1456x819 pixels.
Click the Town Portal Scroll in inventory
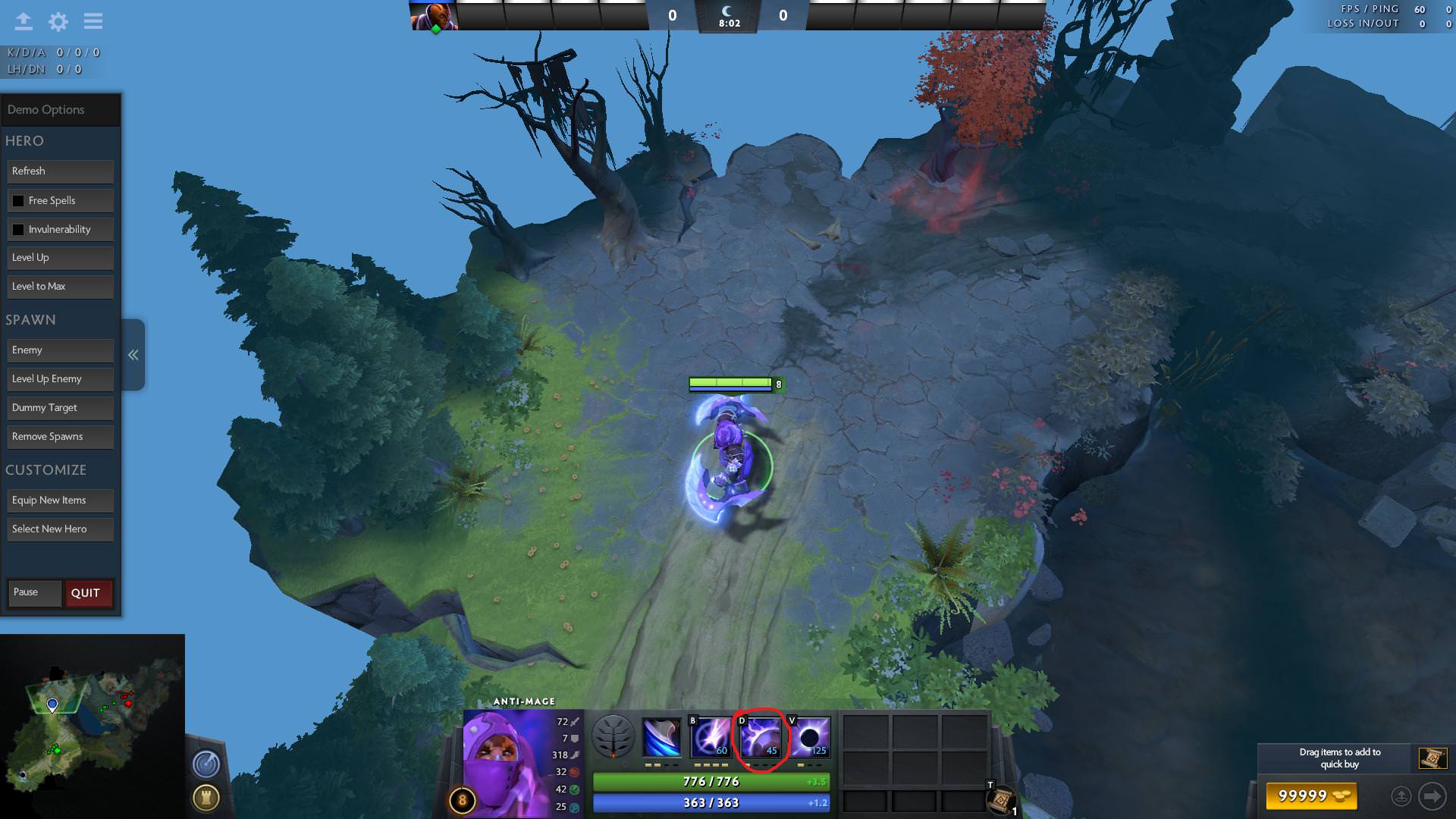(1001, 796)
